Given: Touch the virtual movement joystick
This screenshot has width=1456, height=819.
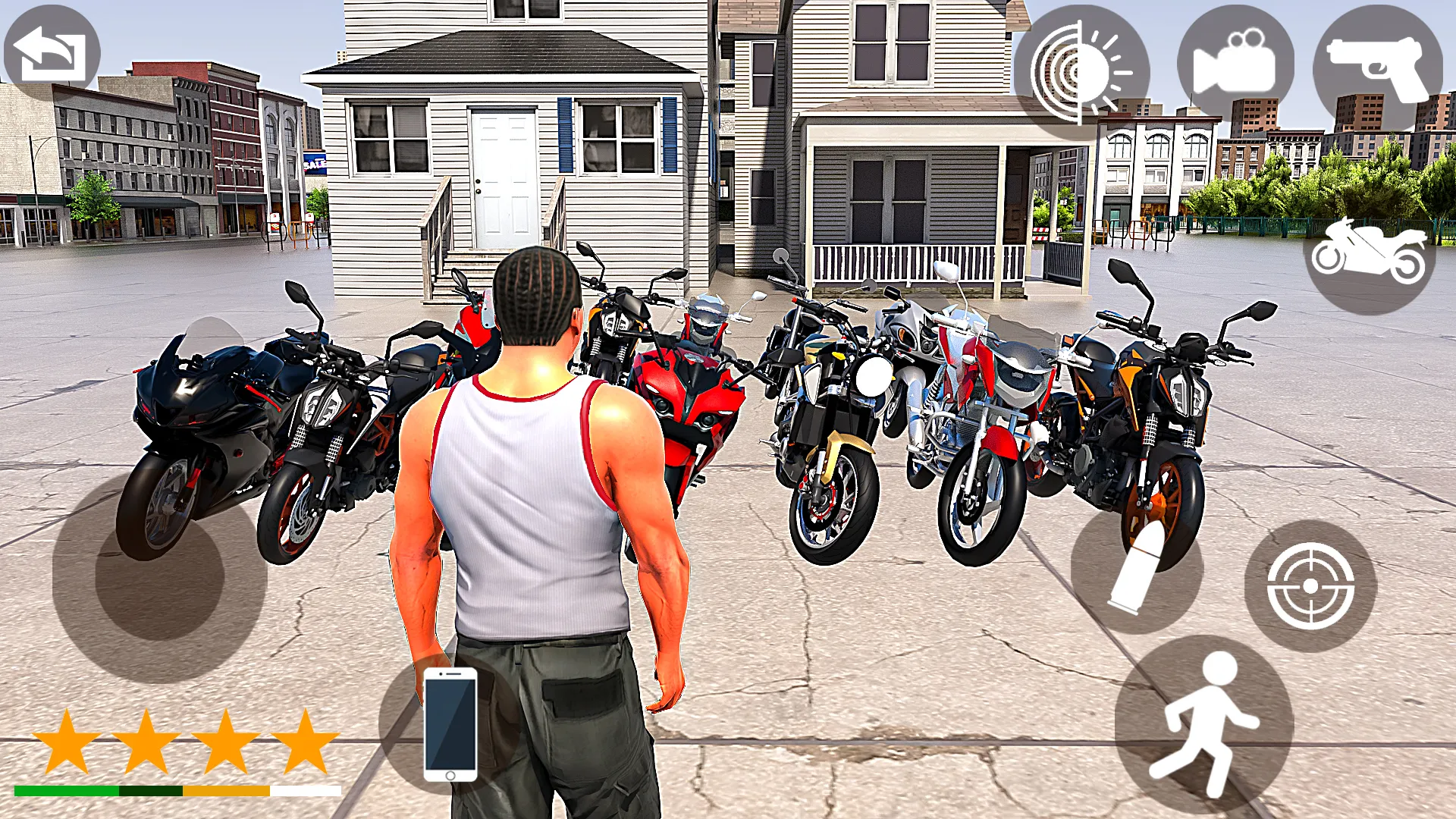Looking at the screenshot, I should pos(159,576).
